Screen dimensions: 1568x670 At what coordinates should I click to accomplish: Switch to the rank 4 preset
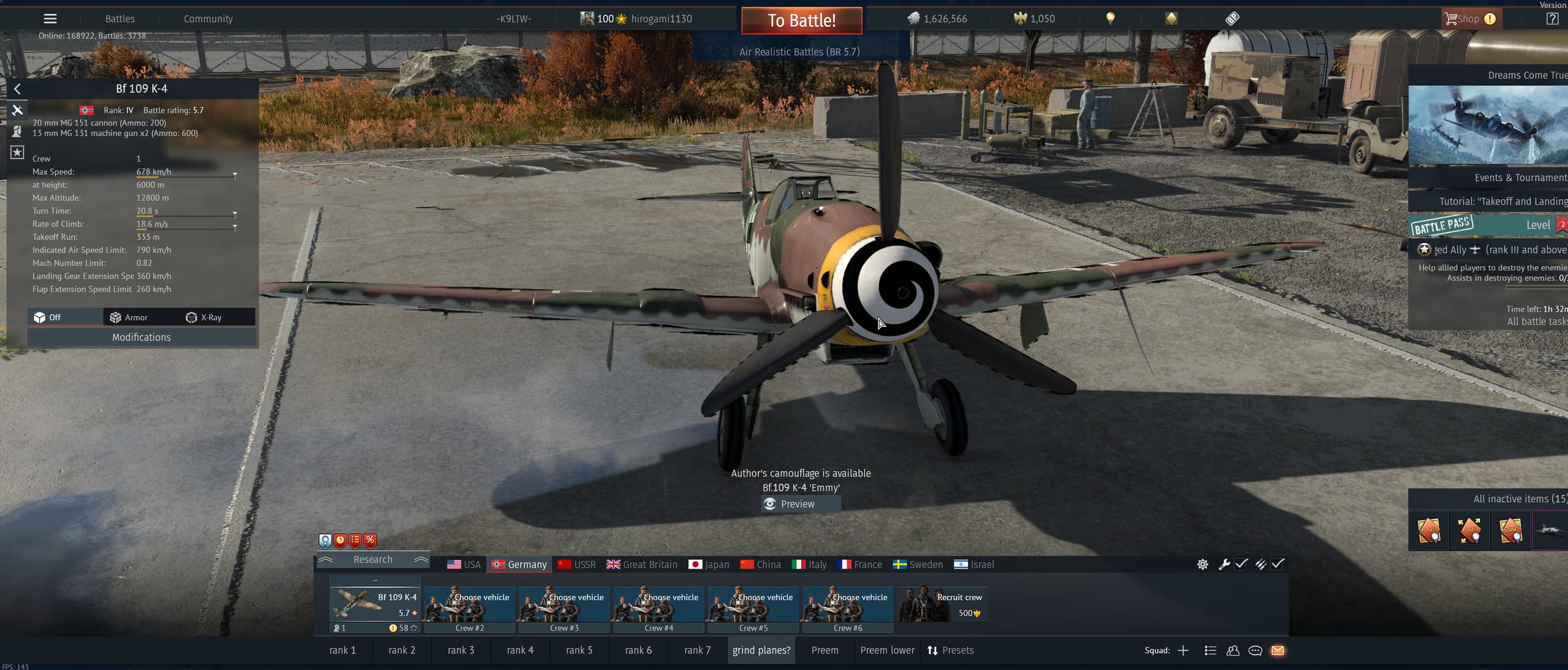[520, 650]
